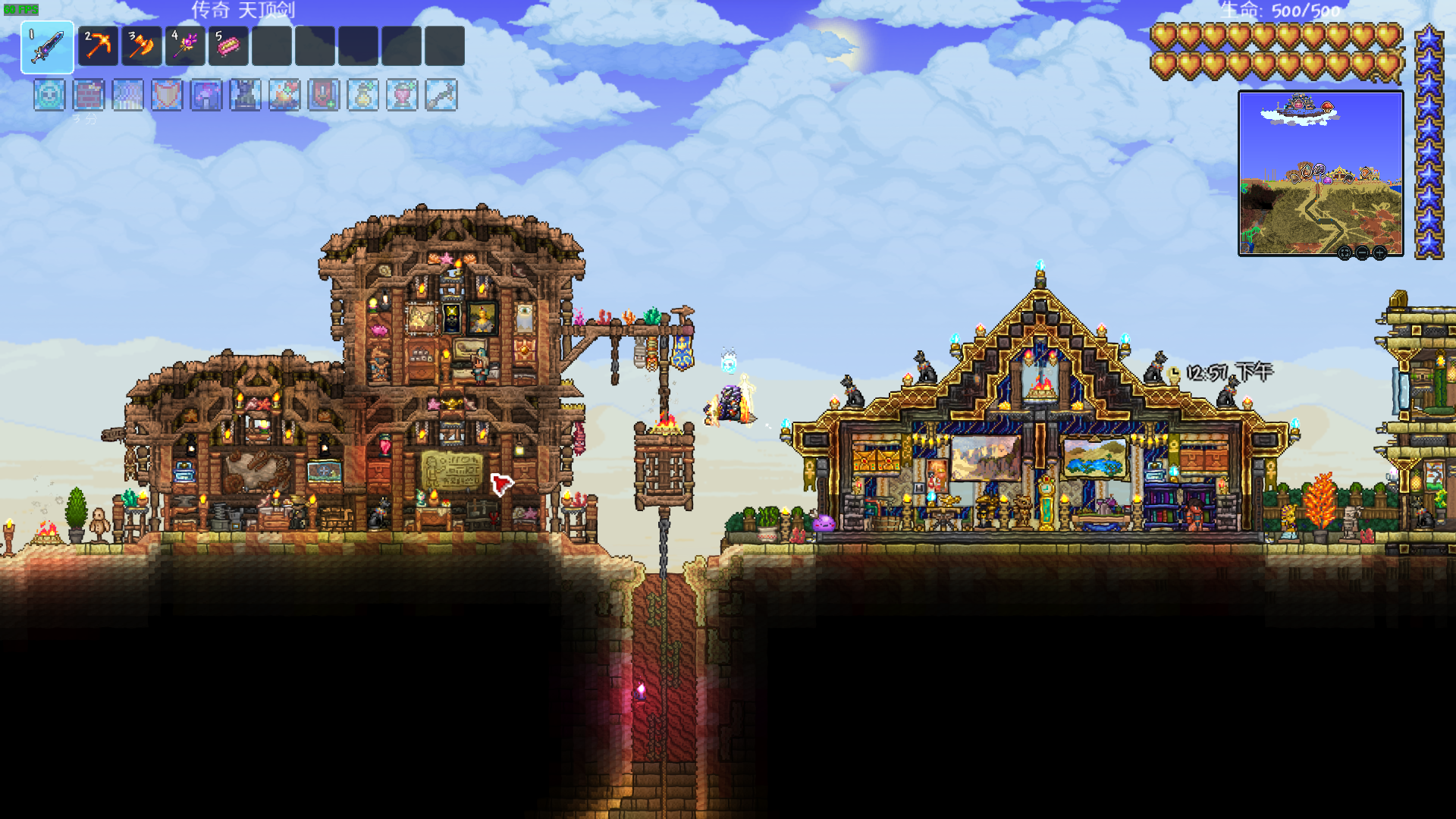Click the purple slime marker on minimap
The image size is (1456, 819).
tap(1326, 180)
